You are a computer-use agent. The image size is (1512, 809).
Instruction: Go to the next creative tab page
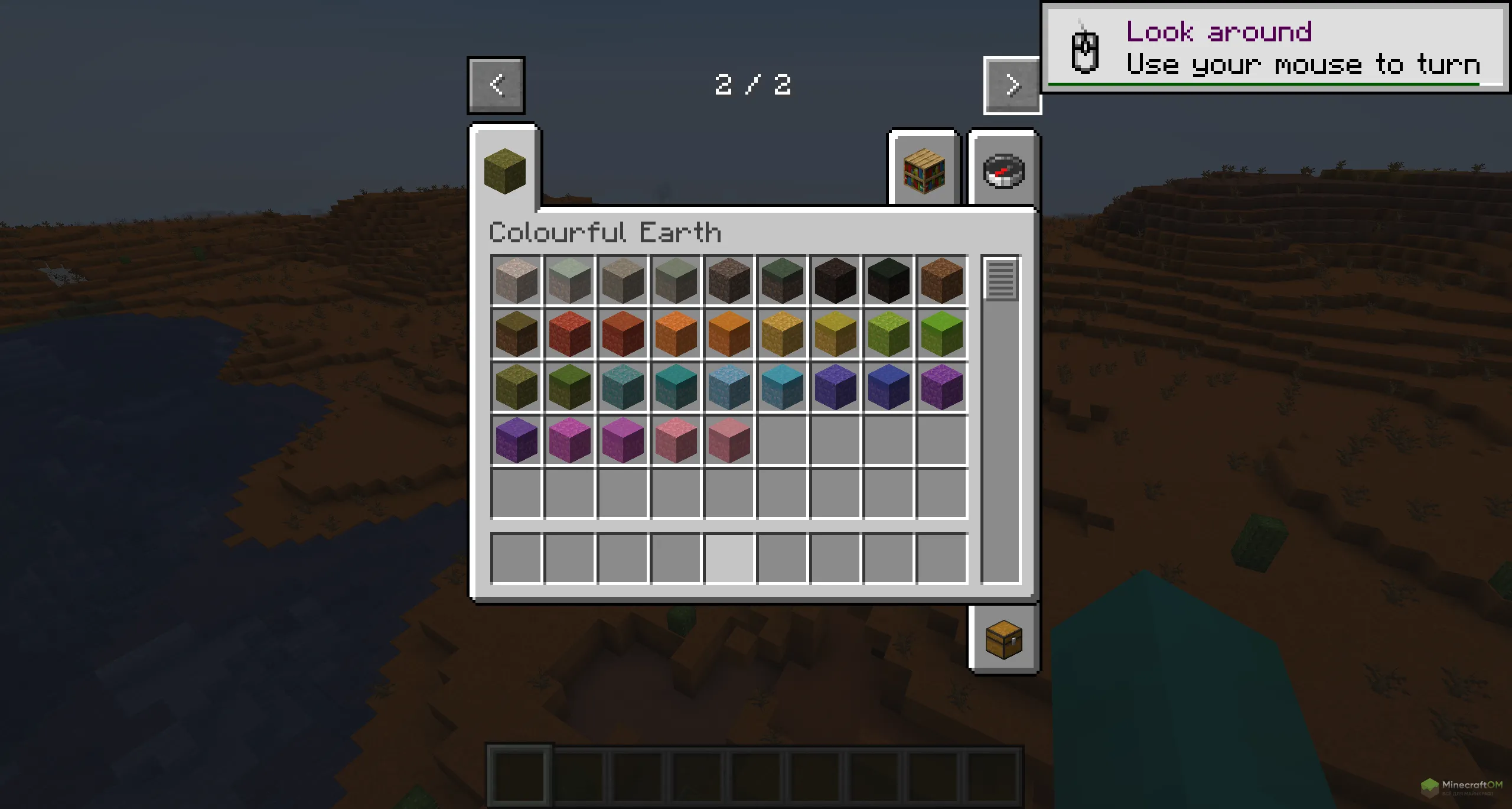(1012, 85)
